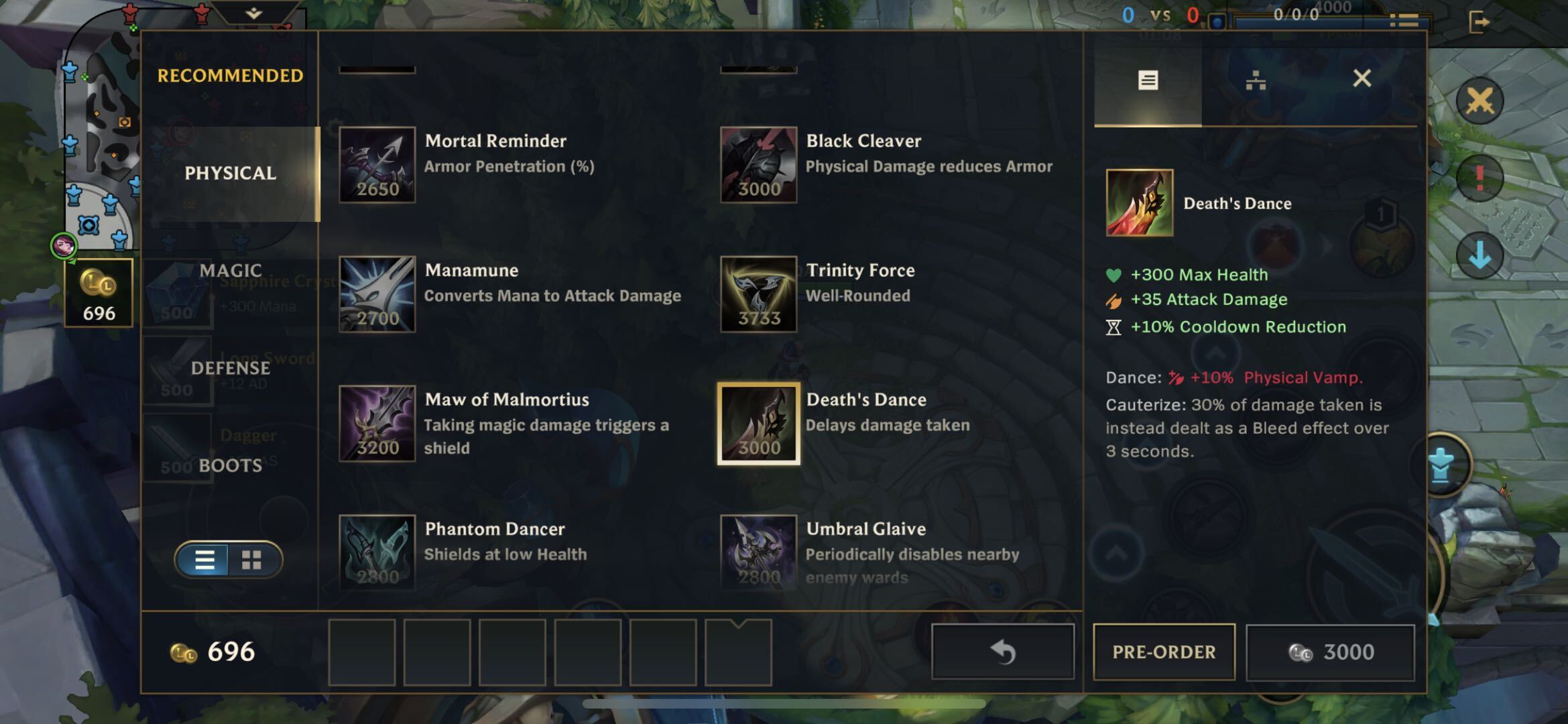Choose the Phantom Dancer item
Image resolution: width=1568 pixels, height=724 pixels.
(377, 552)
